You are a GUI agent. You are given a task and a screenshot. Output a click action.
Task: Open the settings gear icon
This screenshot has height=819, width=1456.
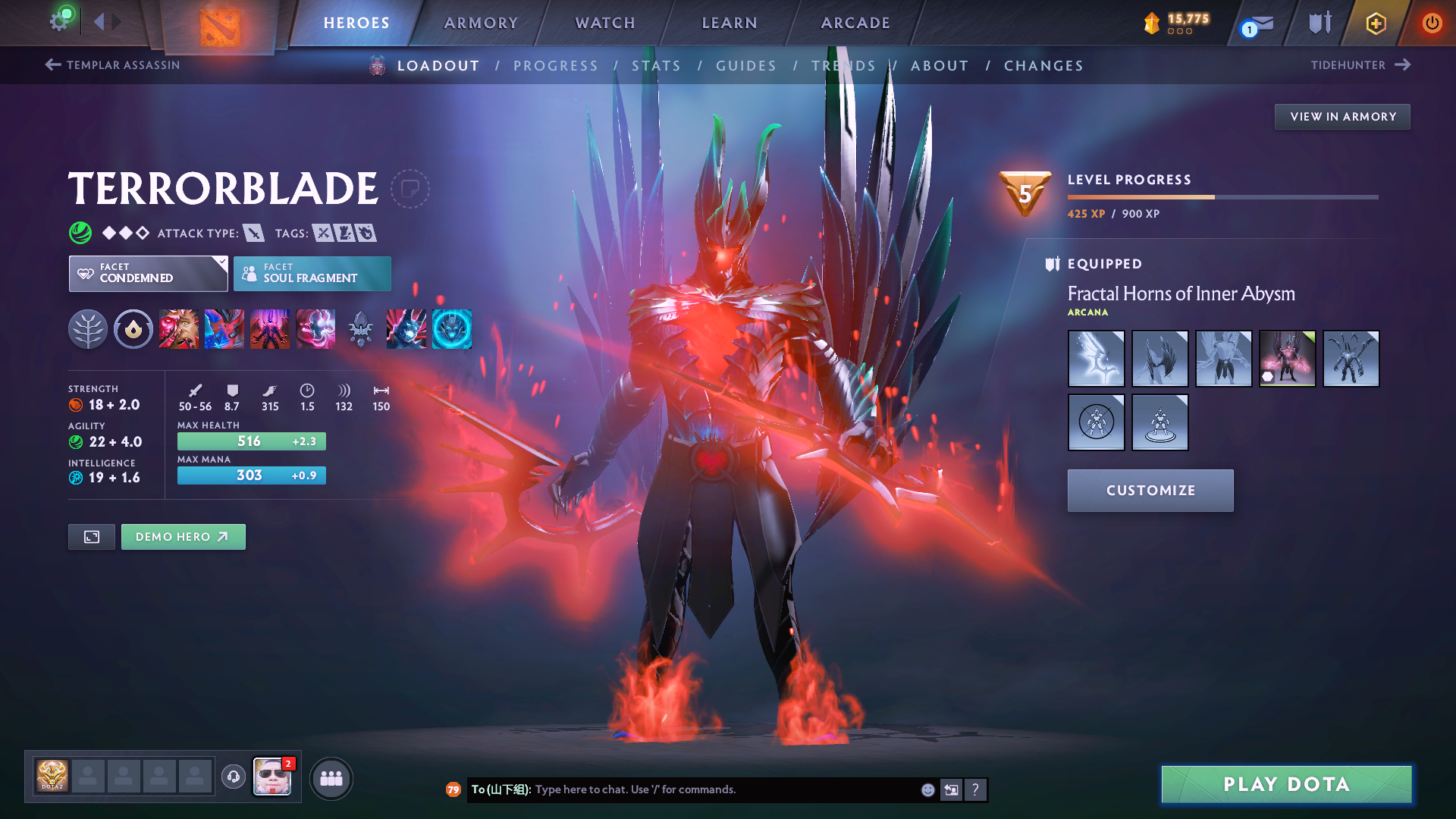(58, 21)
